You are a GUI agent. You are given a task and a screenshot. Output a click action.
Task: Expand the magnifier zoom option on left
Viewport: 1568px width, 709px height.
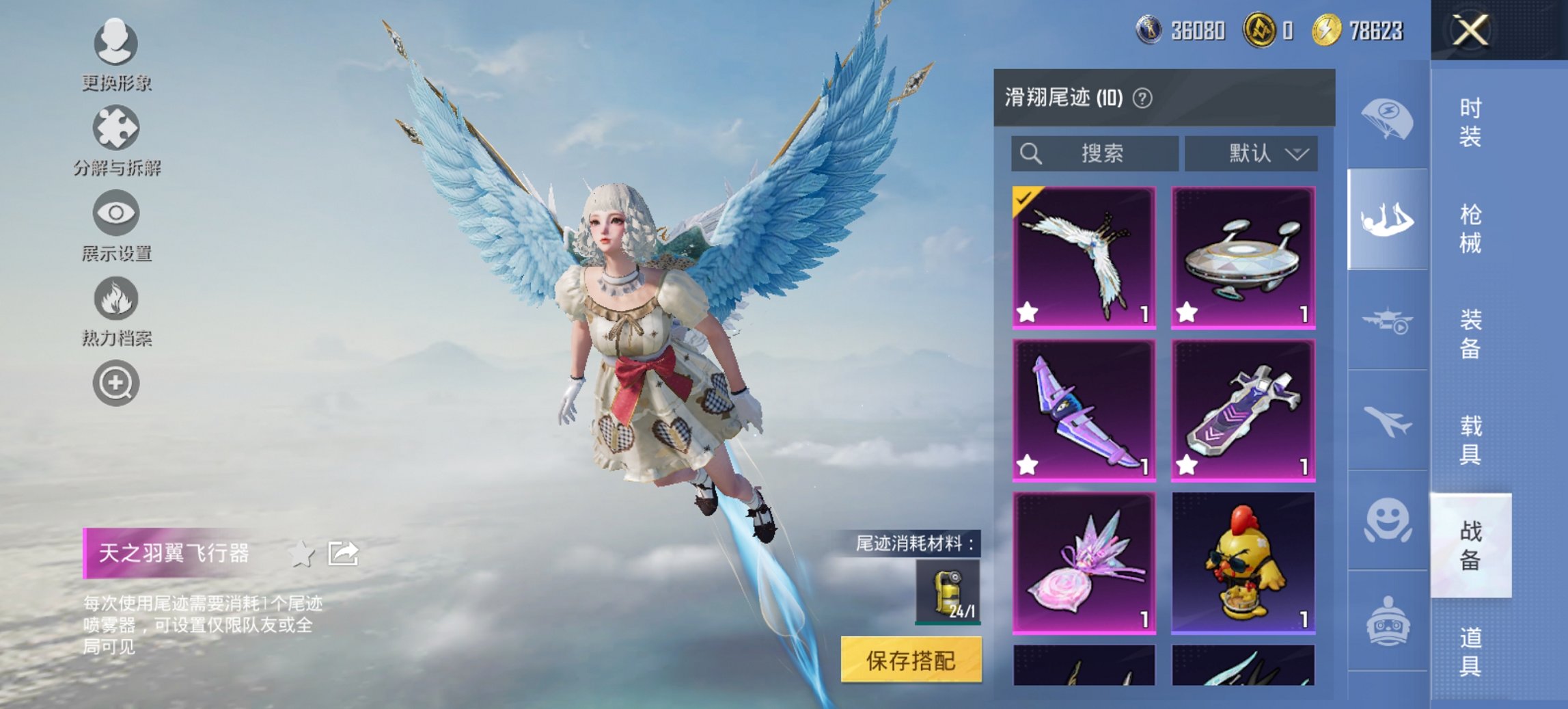[116, 383]
